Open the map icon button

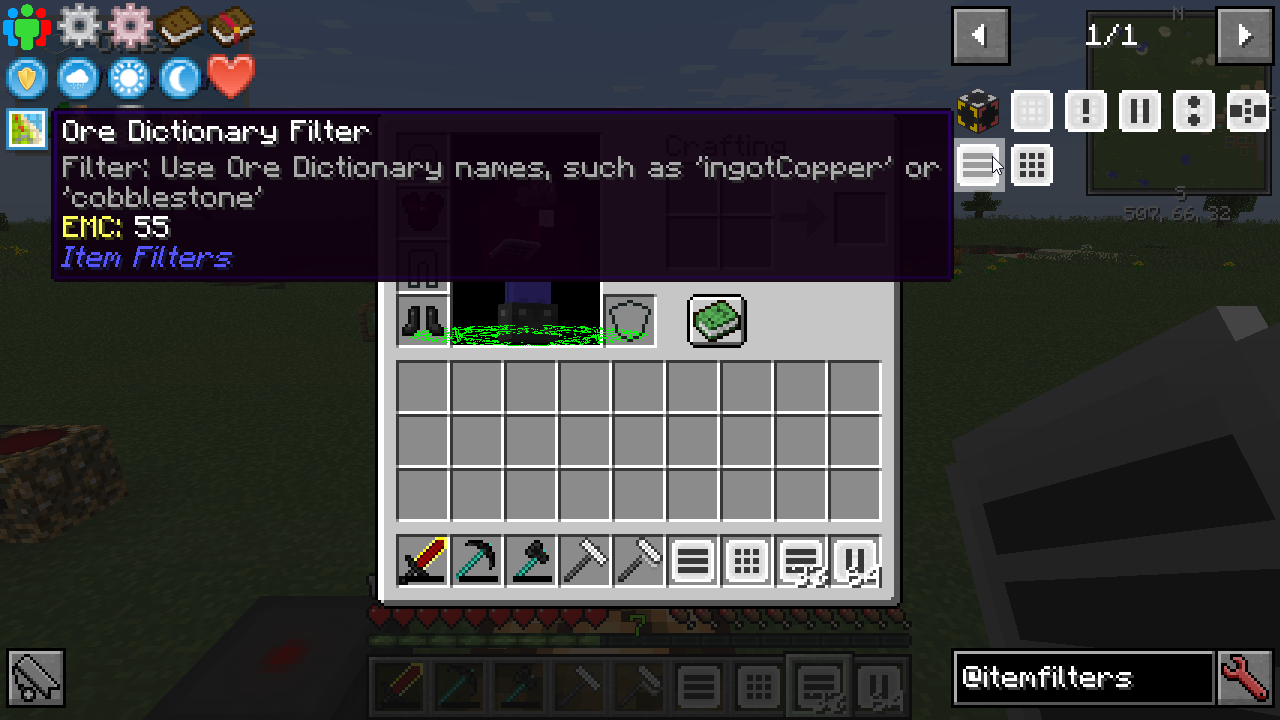coord(27,129)
